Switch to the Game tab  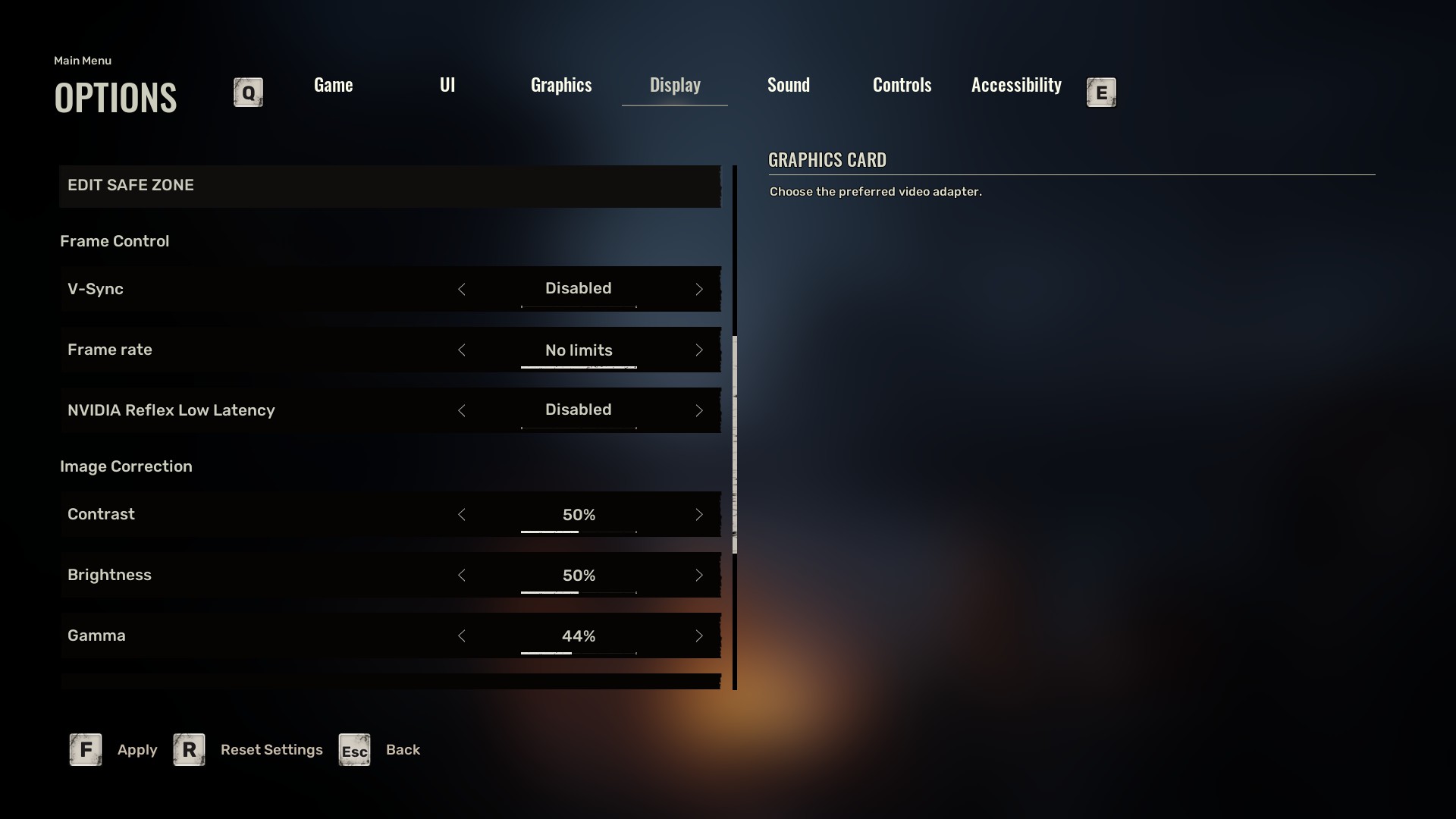pyautogui.click(x=333, y=85)
